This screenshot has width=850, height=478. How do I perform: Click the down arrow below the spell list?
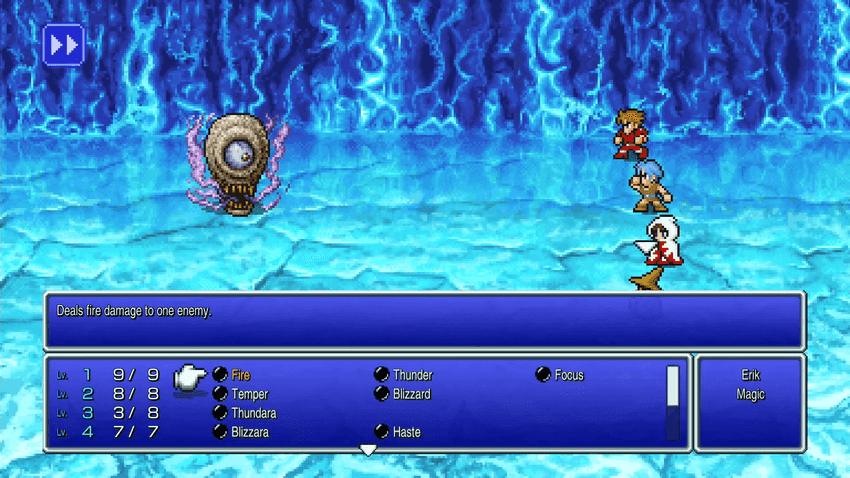[x=368, y=451]
